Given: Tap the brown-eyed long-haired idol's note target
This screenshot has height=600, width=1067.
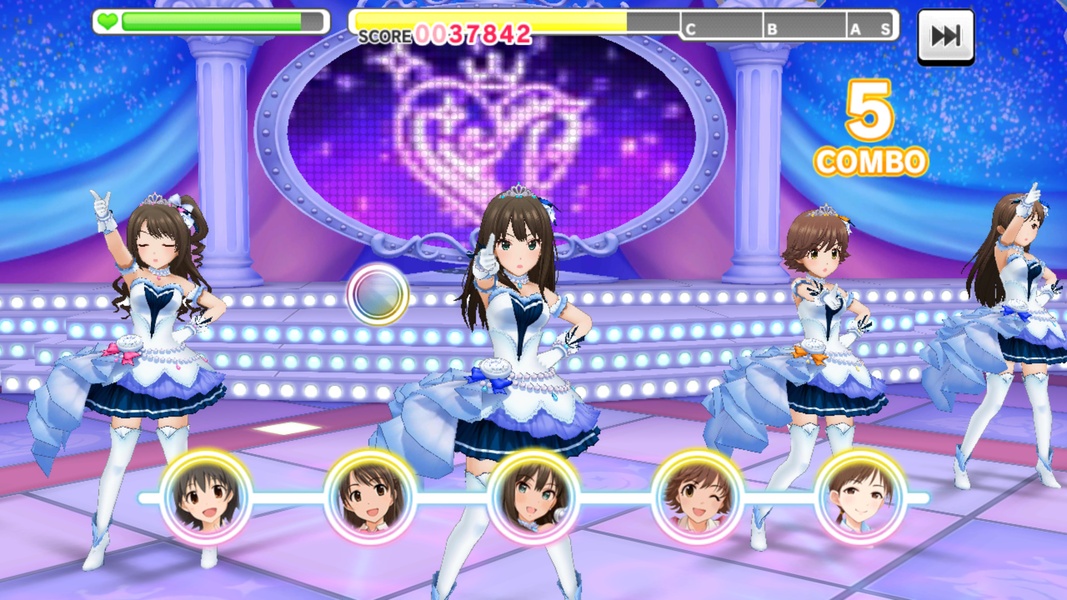Looking at the screenshot, I should pyautogui.click(x=370, y=496).
